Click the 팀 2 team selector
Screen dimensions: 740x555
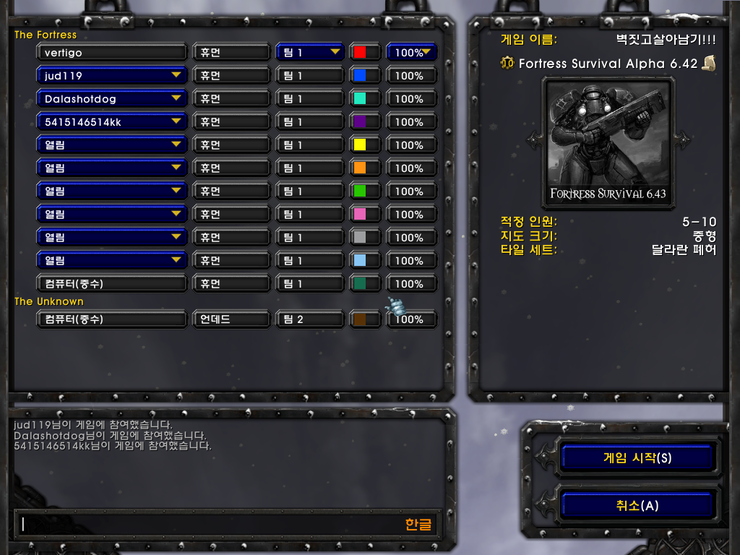pos(310,319)
